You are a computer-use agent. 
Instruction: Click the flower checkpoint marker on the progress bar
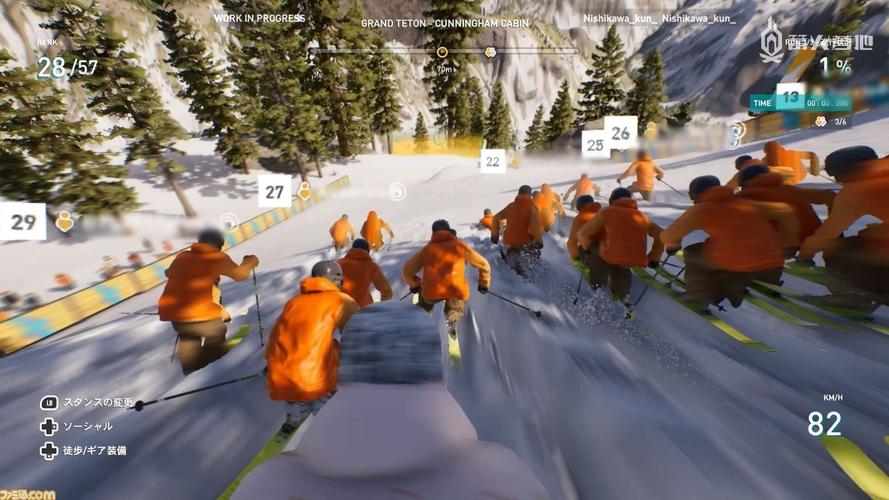[x=490, y=52]
